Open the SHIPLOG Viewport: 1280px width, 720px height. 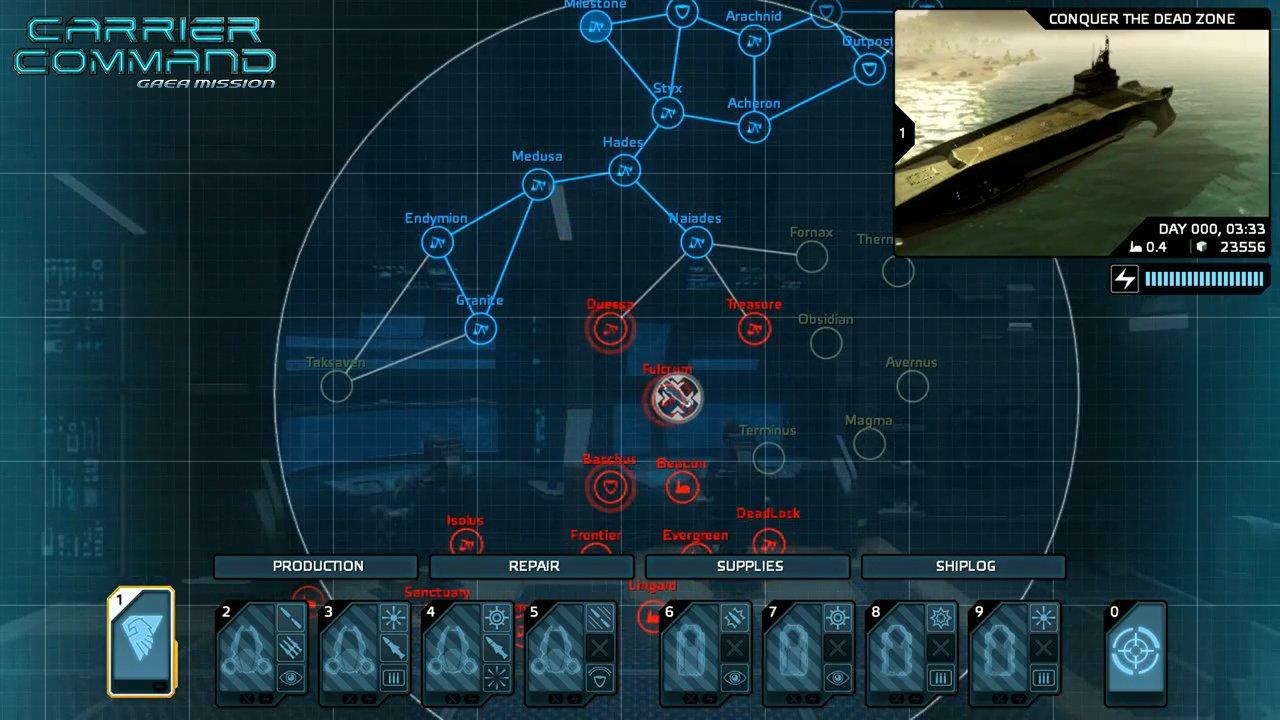965,566
